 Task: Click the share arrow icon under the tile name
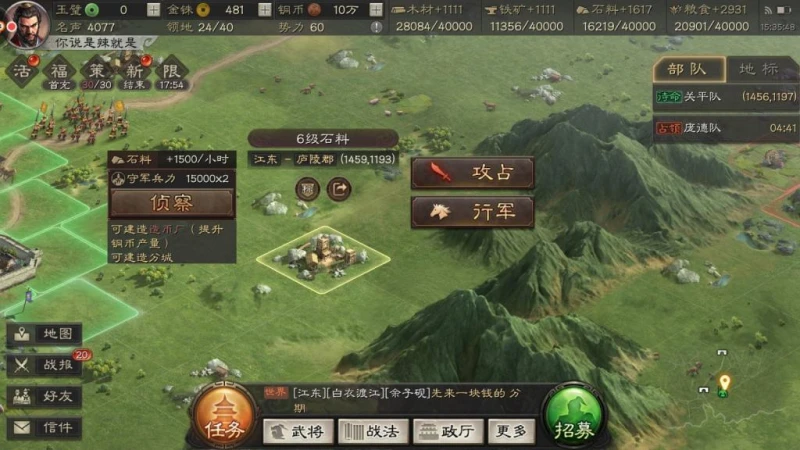340,187
